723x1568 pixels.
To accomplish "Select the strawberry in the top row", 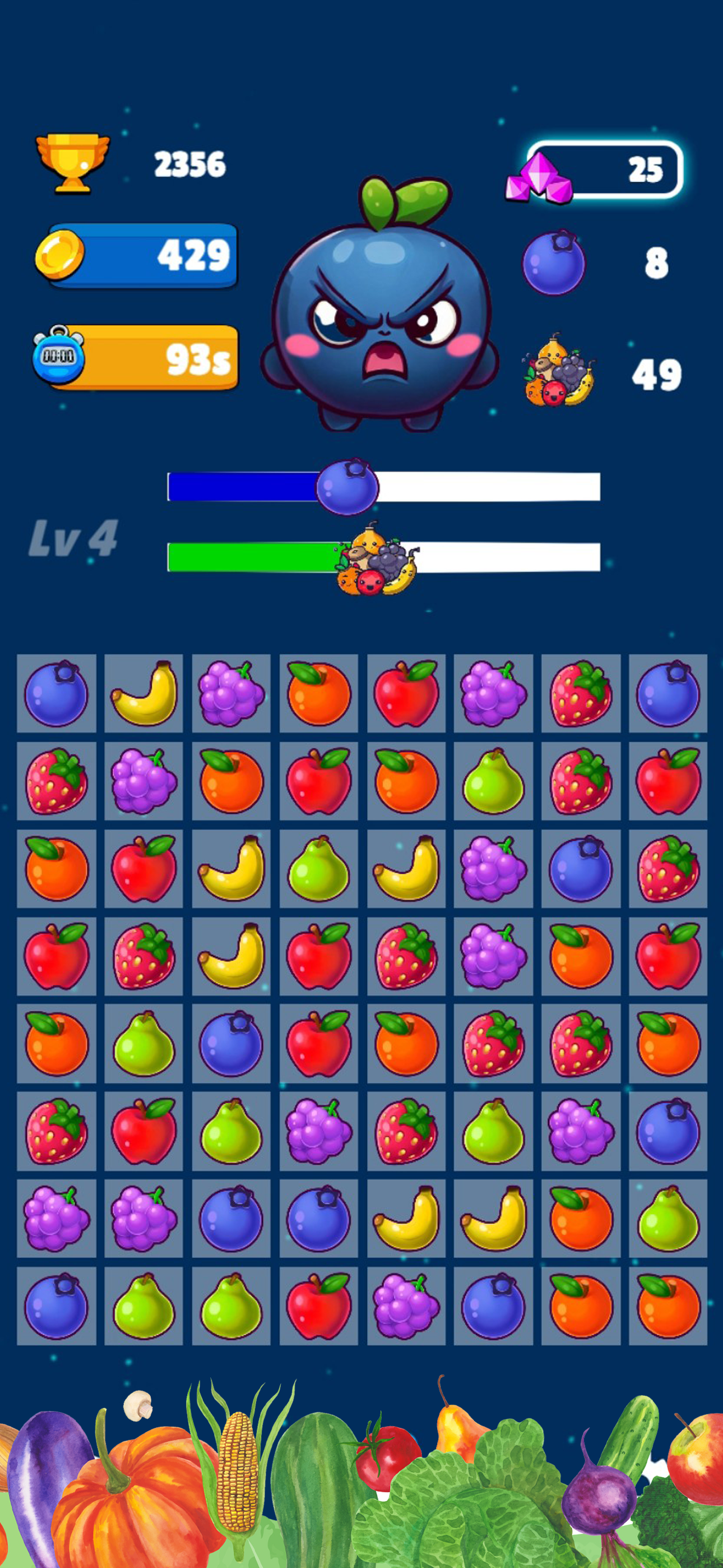I will click(x=580, y=697).
